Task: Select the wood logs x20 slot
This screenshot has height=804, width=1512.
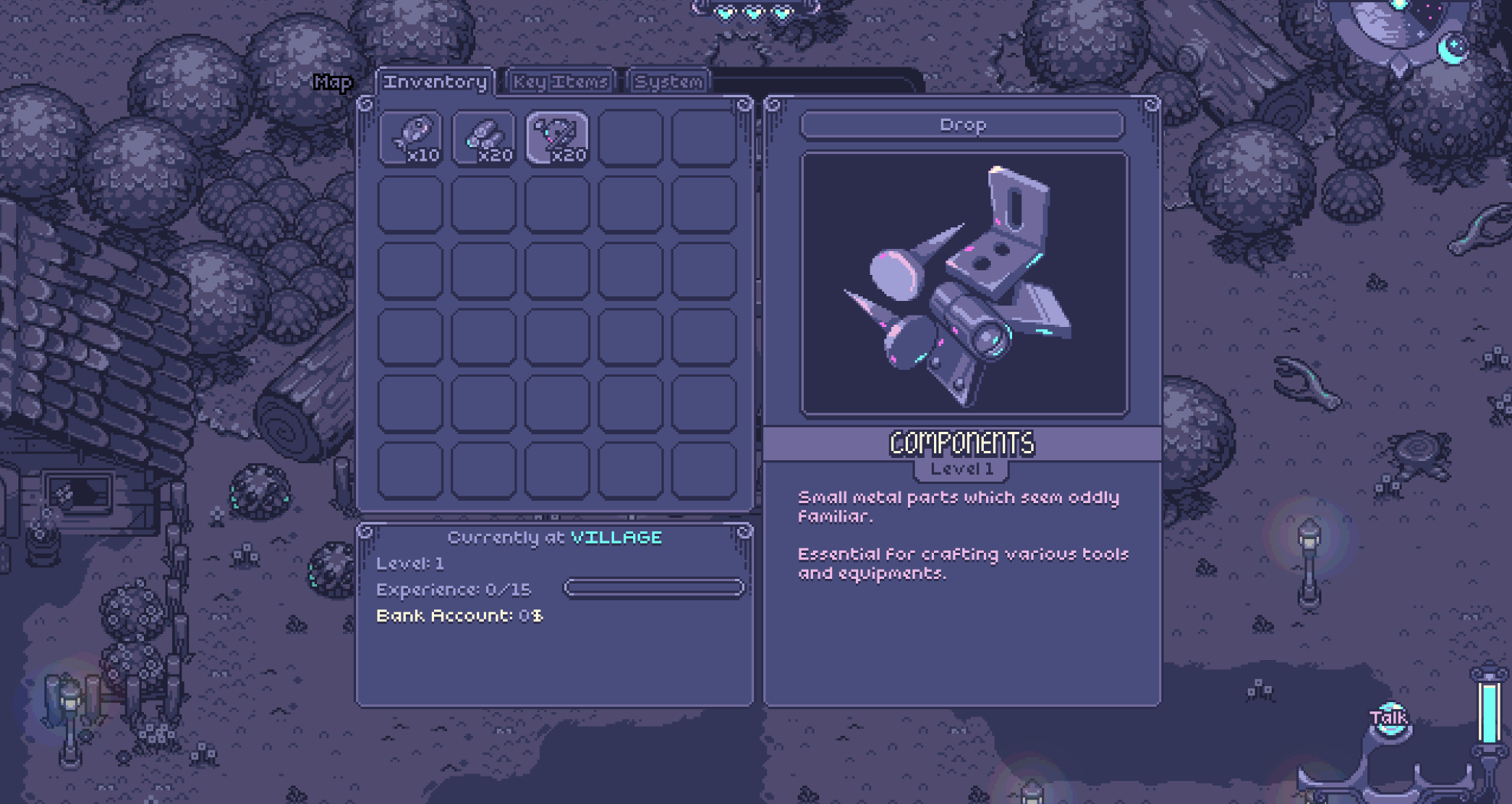Action: [x=484, y=139]
